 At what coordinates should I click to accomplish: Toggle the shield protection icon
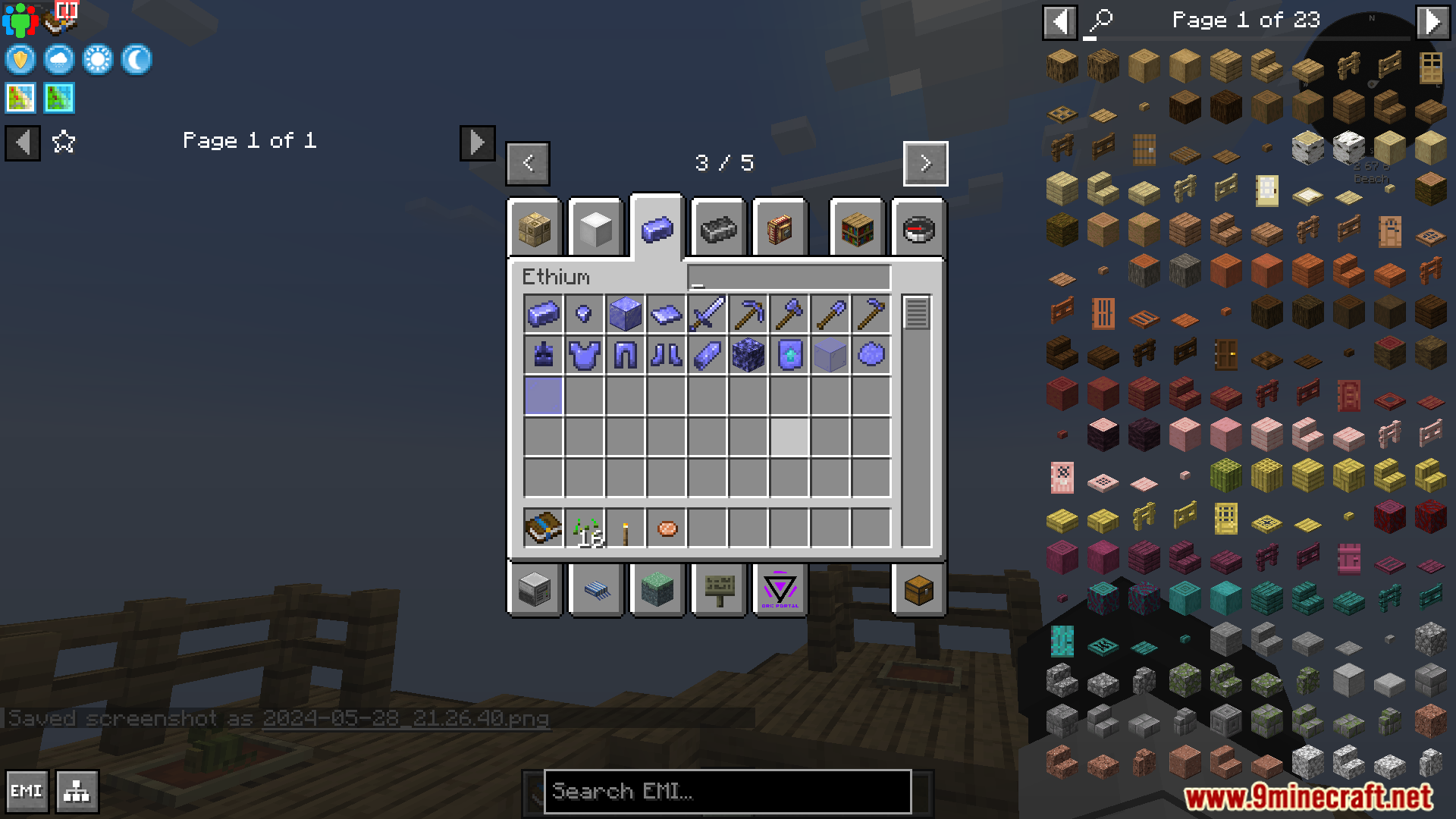[20, 60]
